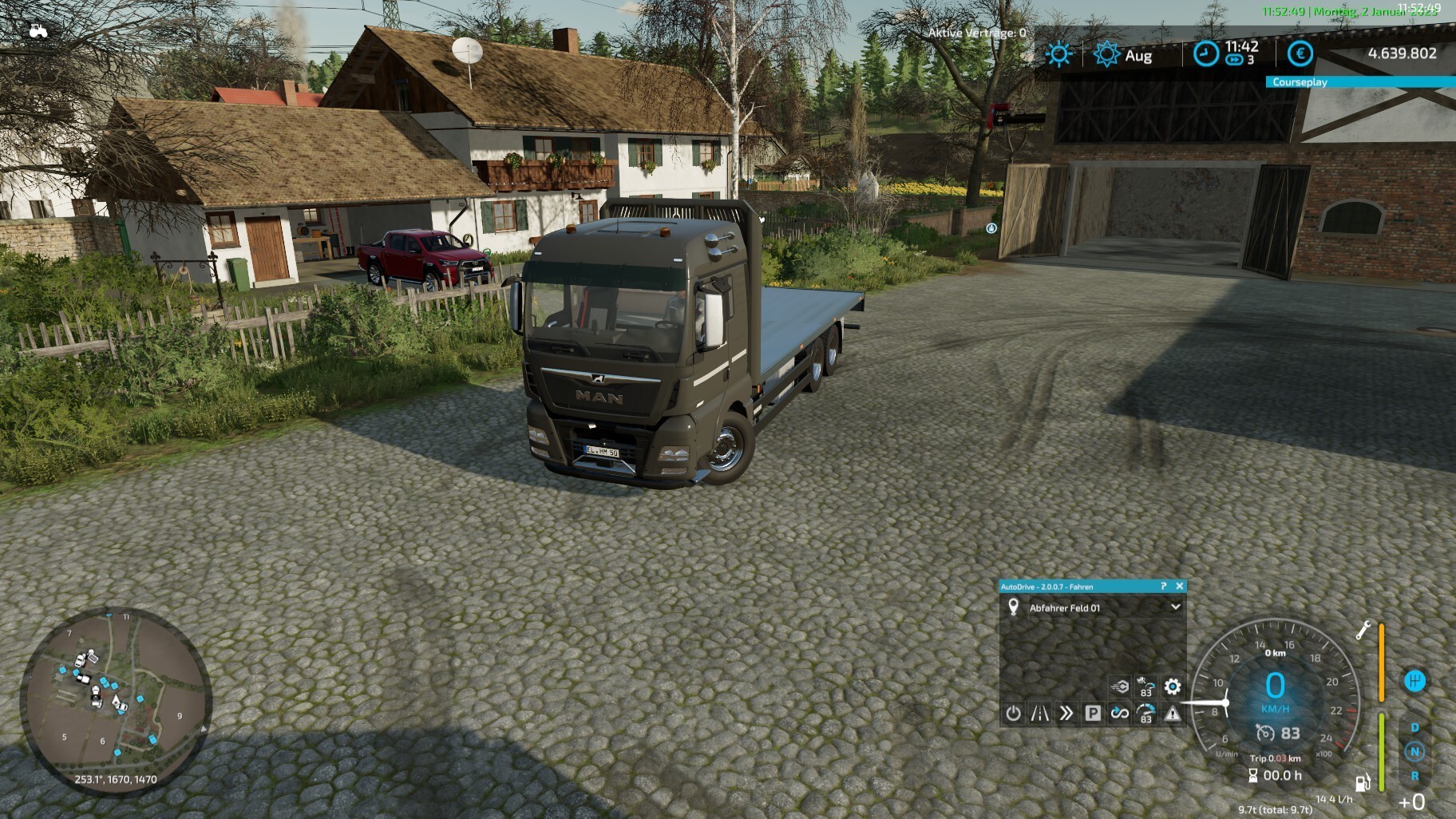Toggle the AutoDrive road editor icon
1456x819 pixels.
click(x=1039, y=713)
